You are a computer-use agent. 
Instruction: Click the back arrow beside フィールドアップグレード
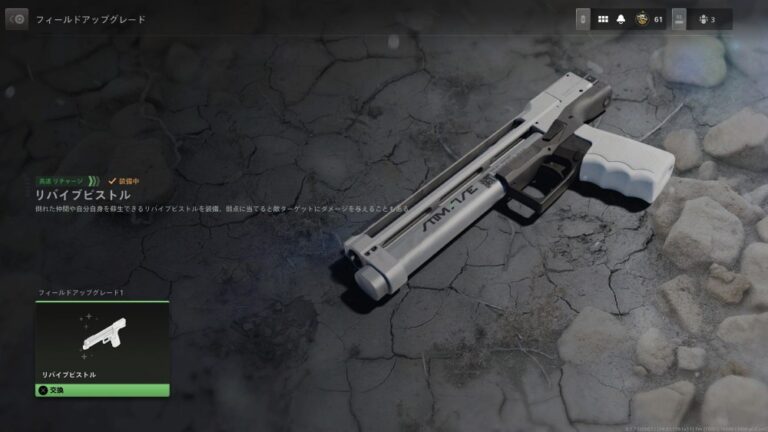[16, 19]
